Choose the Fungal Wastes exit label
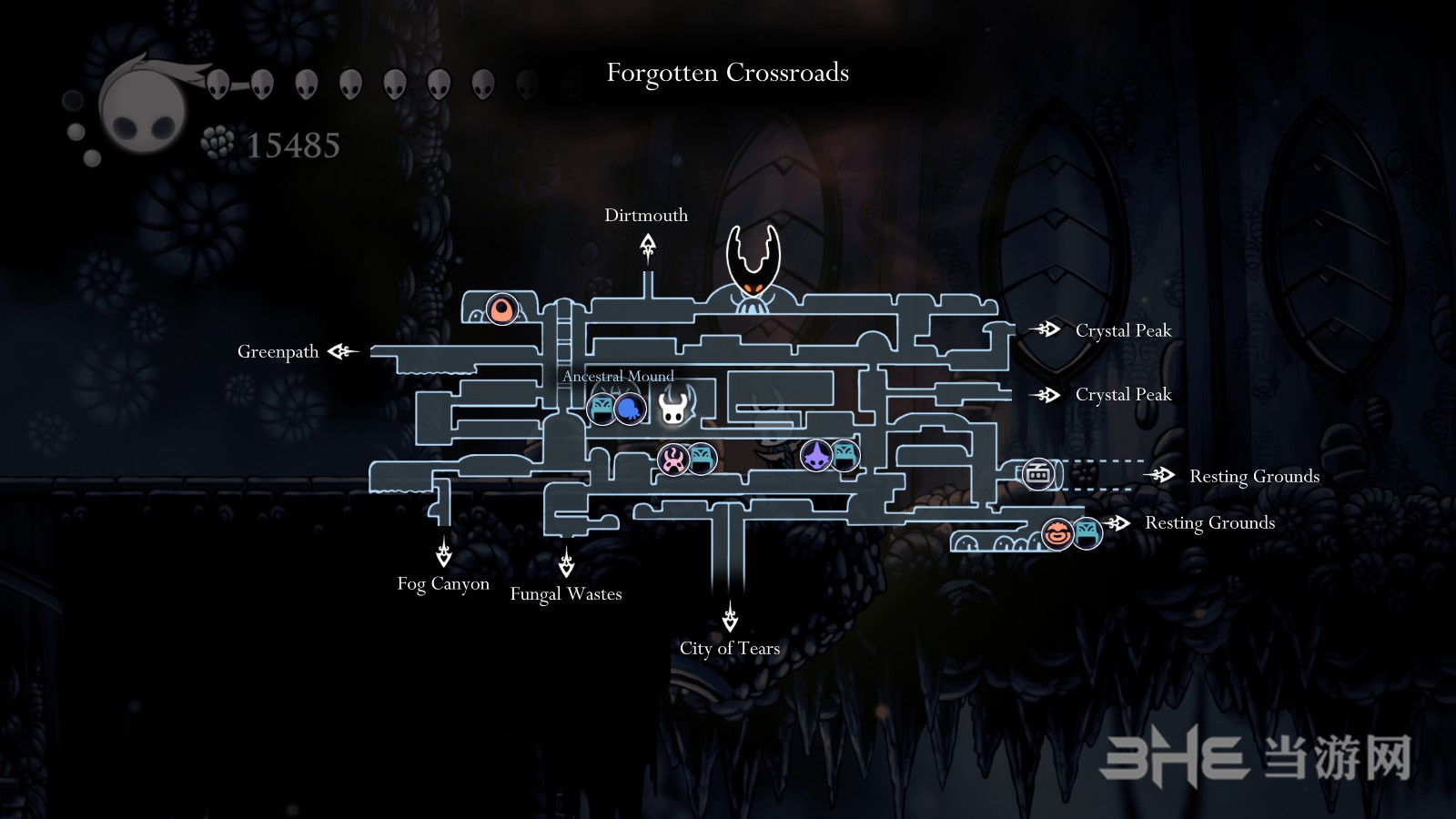The height and width of the screenshot is (819, 1456). [566, 594]
